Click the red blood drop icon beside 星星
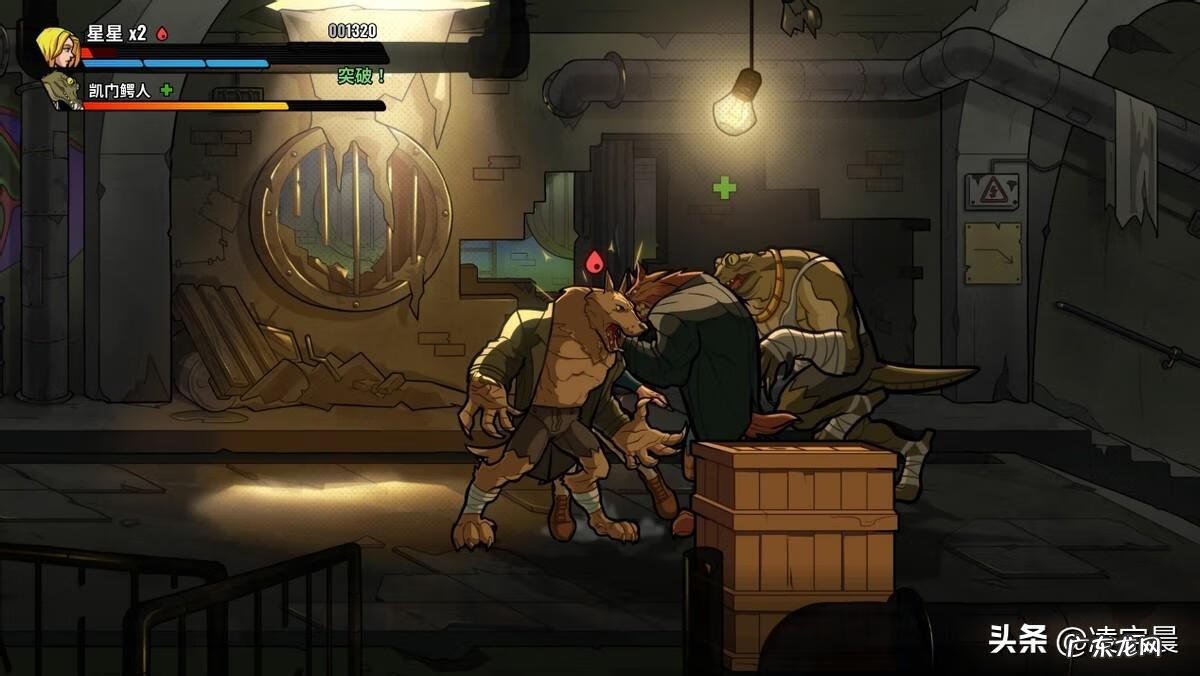This screenshot has height=676, width=1200. 162,34
